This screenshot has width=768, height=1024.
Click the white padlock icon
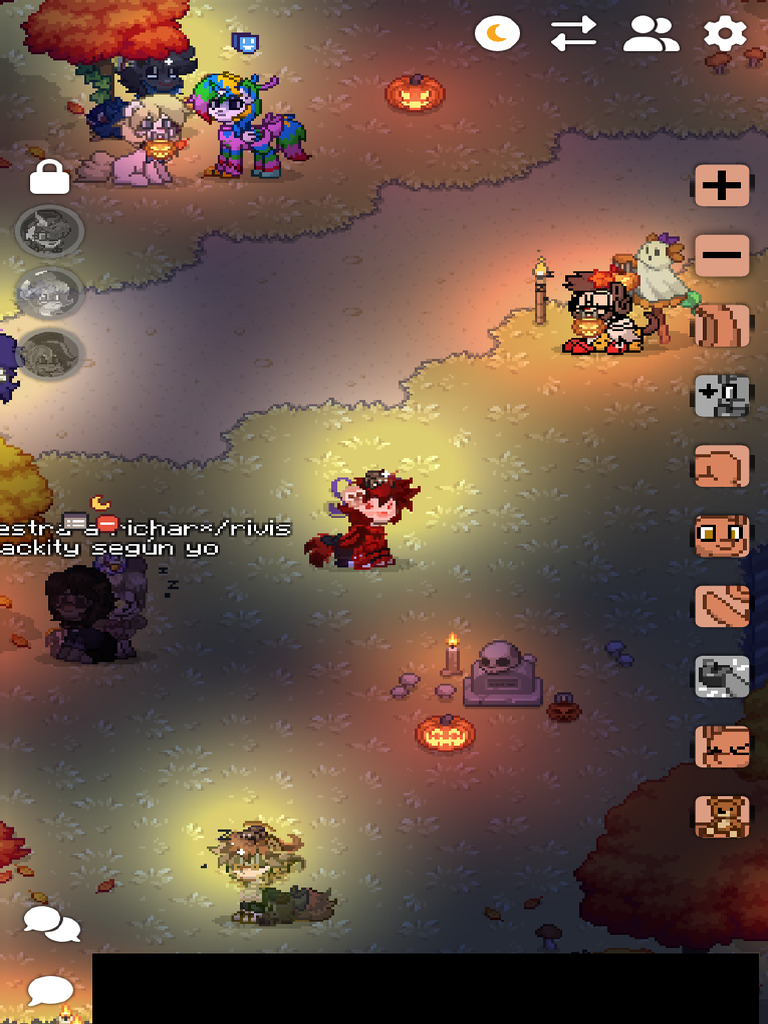49,177
